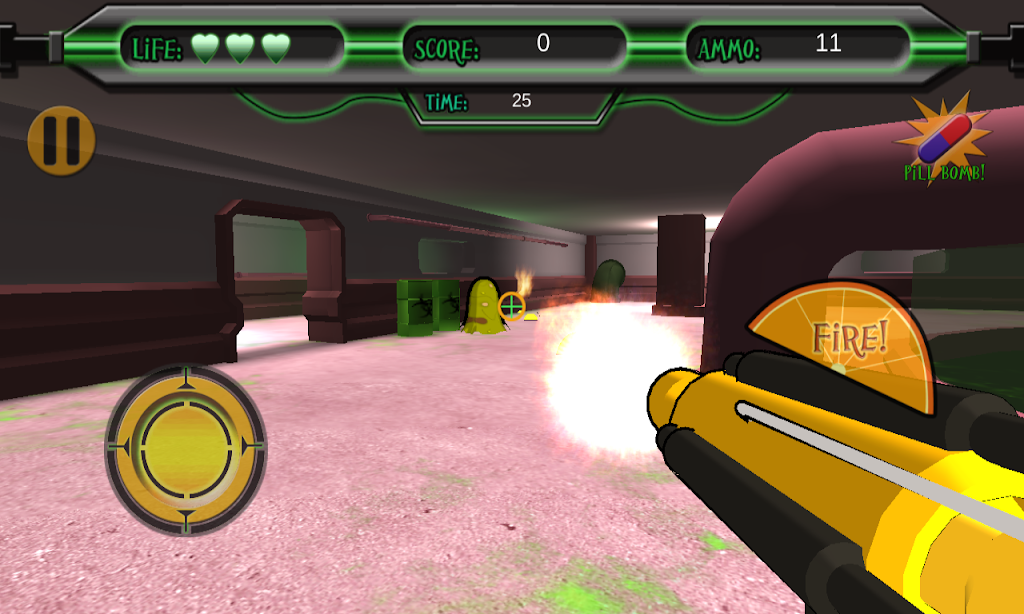This screenshot has width=1024, height=614.
Task: Tap the yellow virtual movement joystick
Action: point(186,449)
